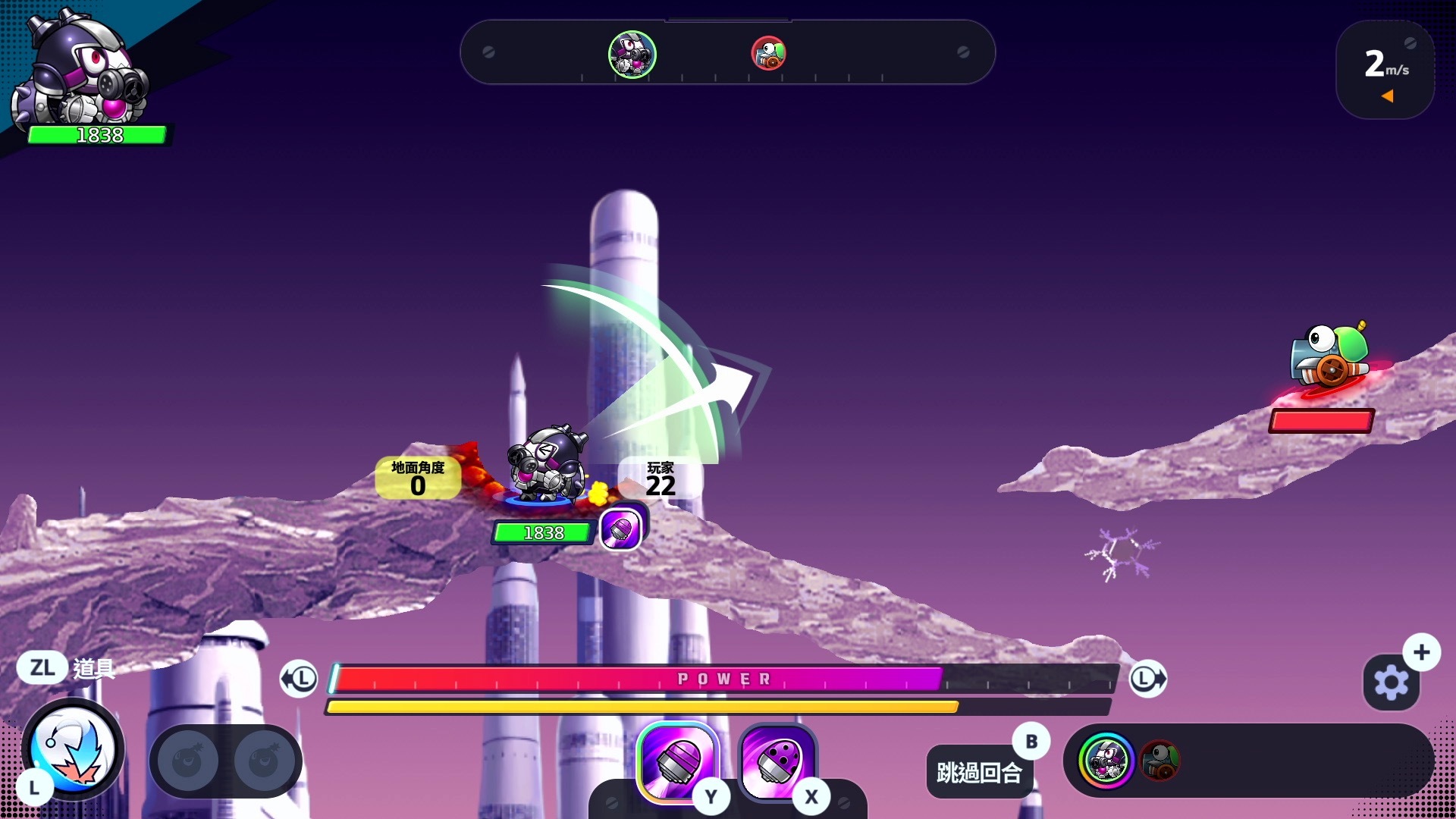Select the purple striped shell weapon
The height and width of the screenshot is (819, 1456).
(x=677, y=761)
